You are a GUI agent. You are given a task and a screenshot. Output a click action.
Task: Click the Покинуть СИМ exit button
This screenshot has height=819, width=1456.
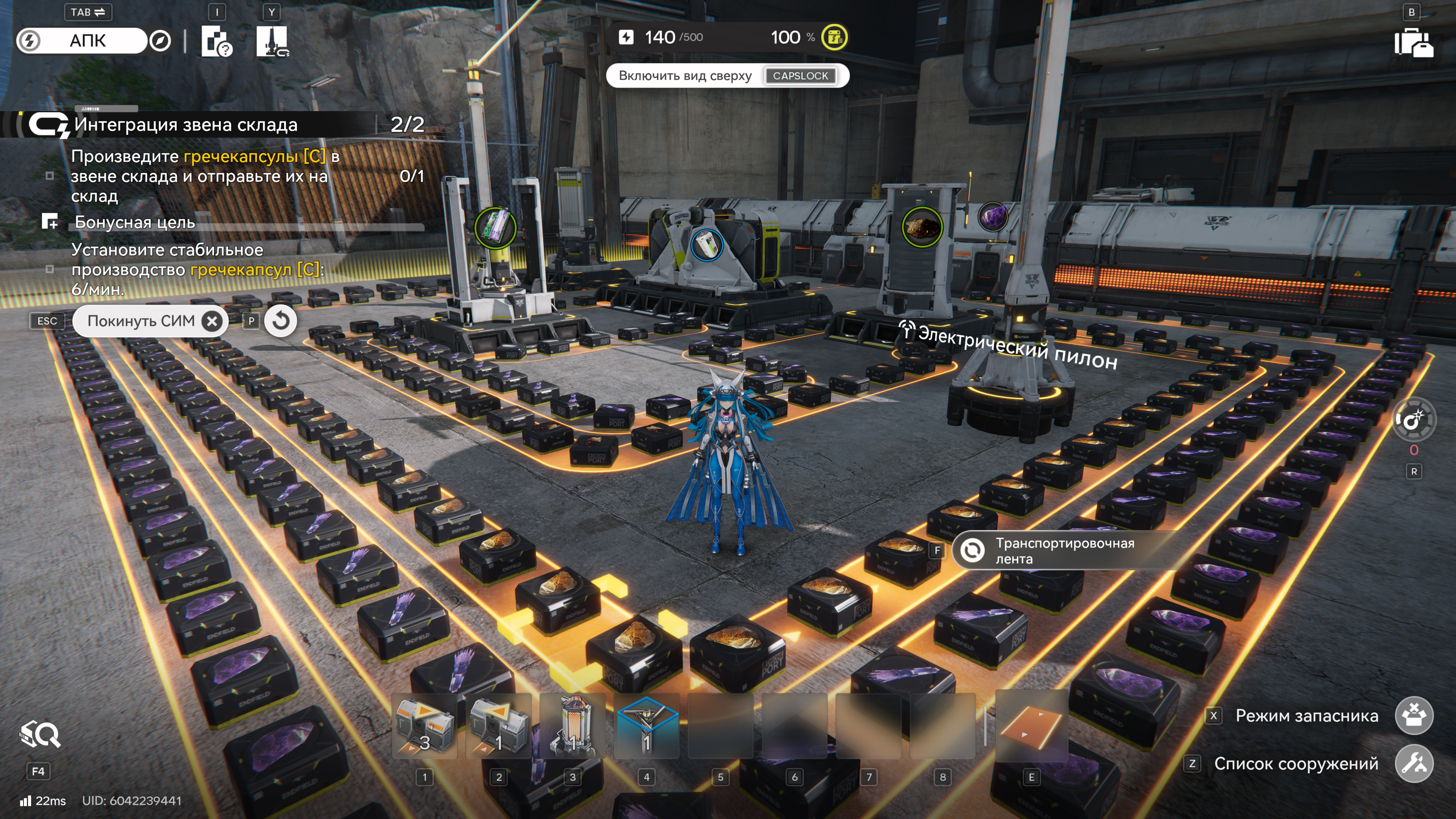coord(150,321)
